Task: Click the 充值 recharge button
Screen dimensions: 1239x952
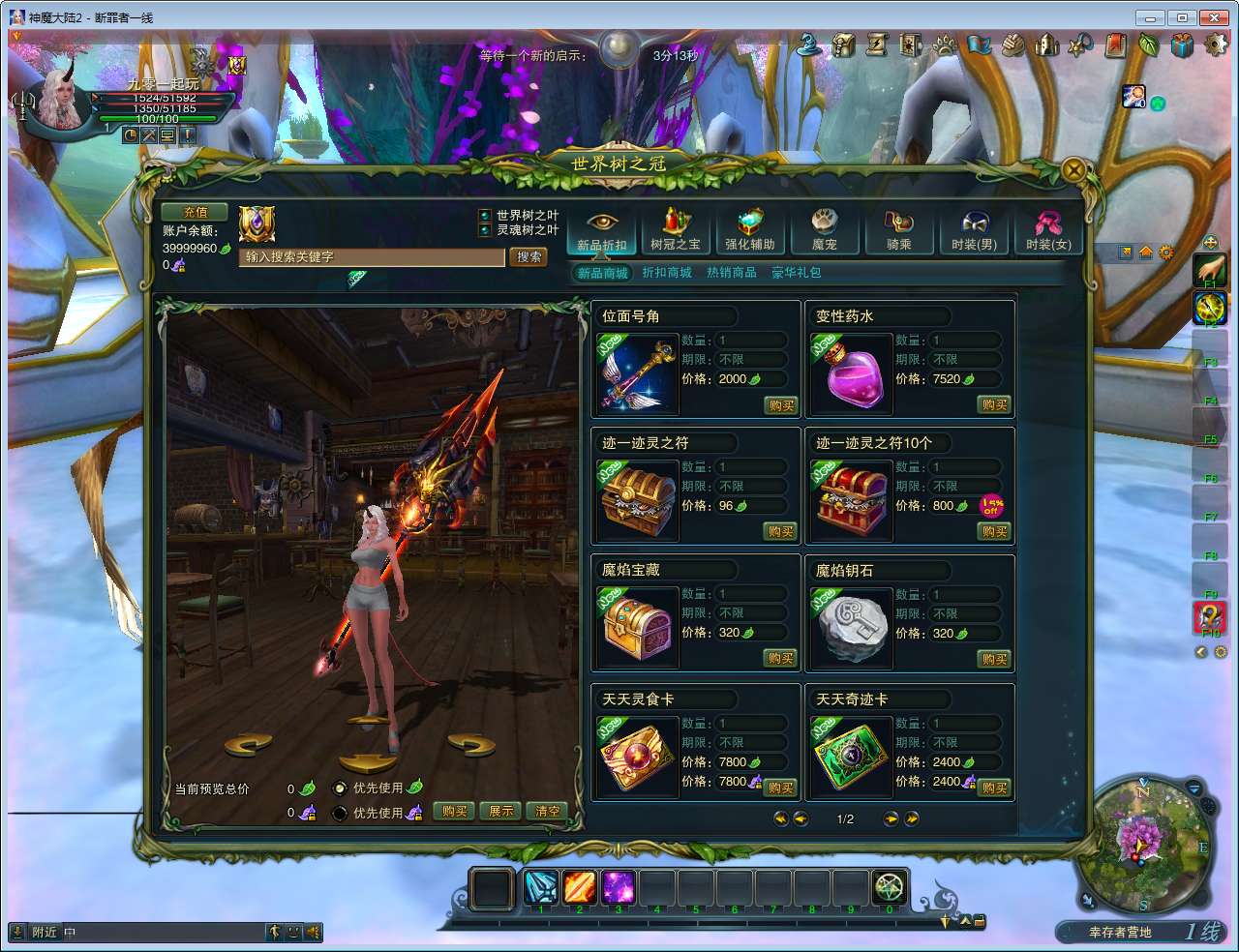Action: coord(195,213)
